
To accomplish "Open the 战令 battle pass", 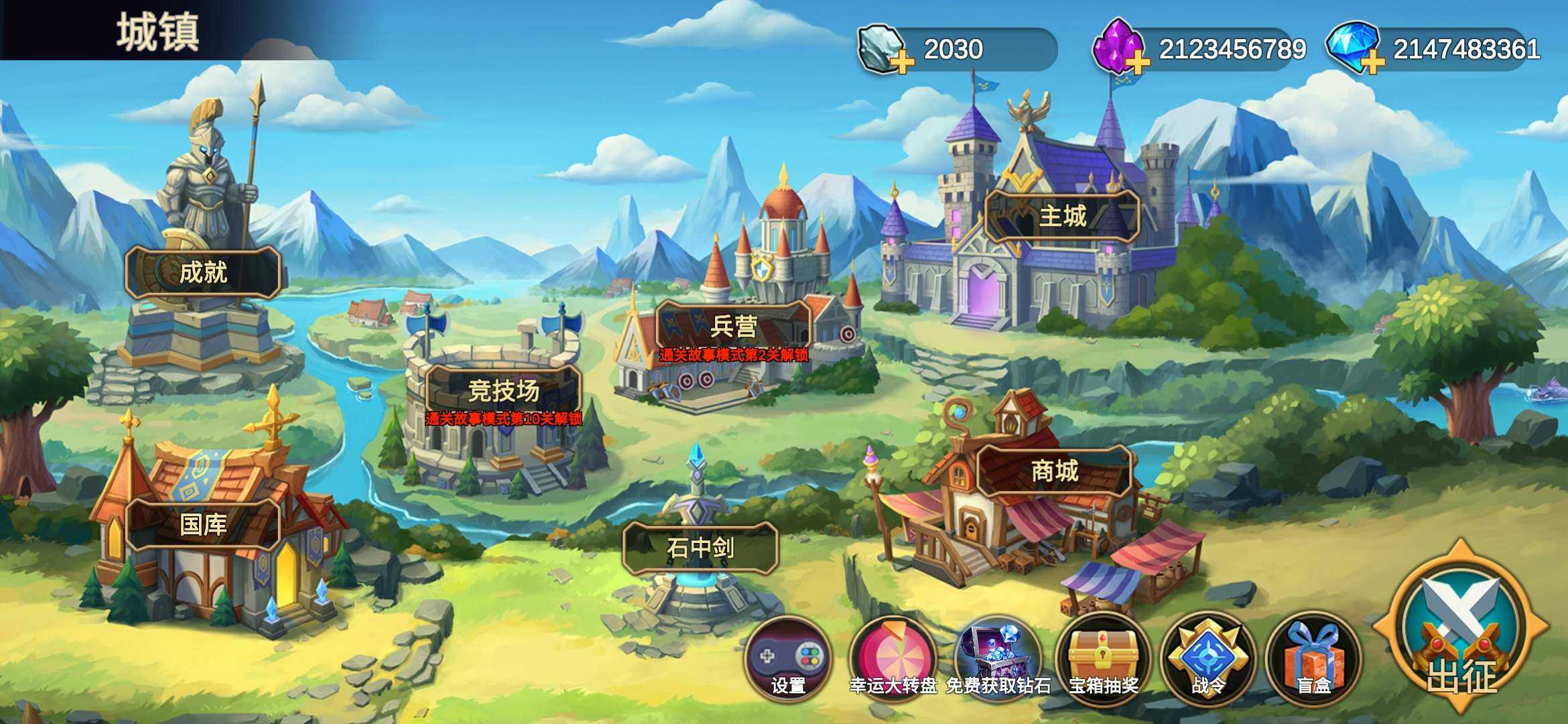I will (1208, 658).
